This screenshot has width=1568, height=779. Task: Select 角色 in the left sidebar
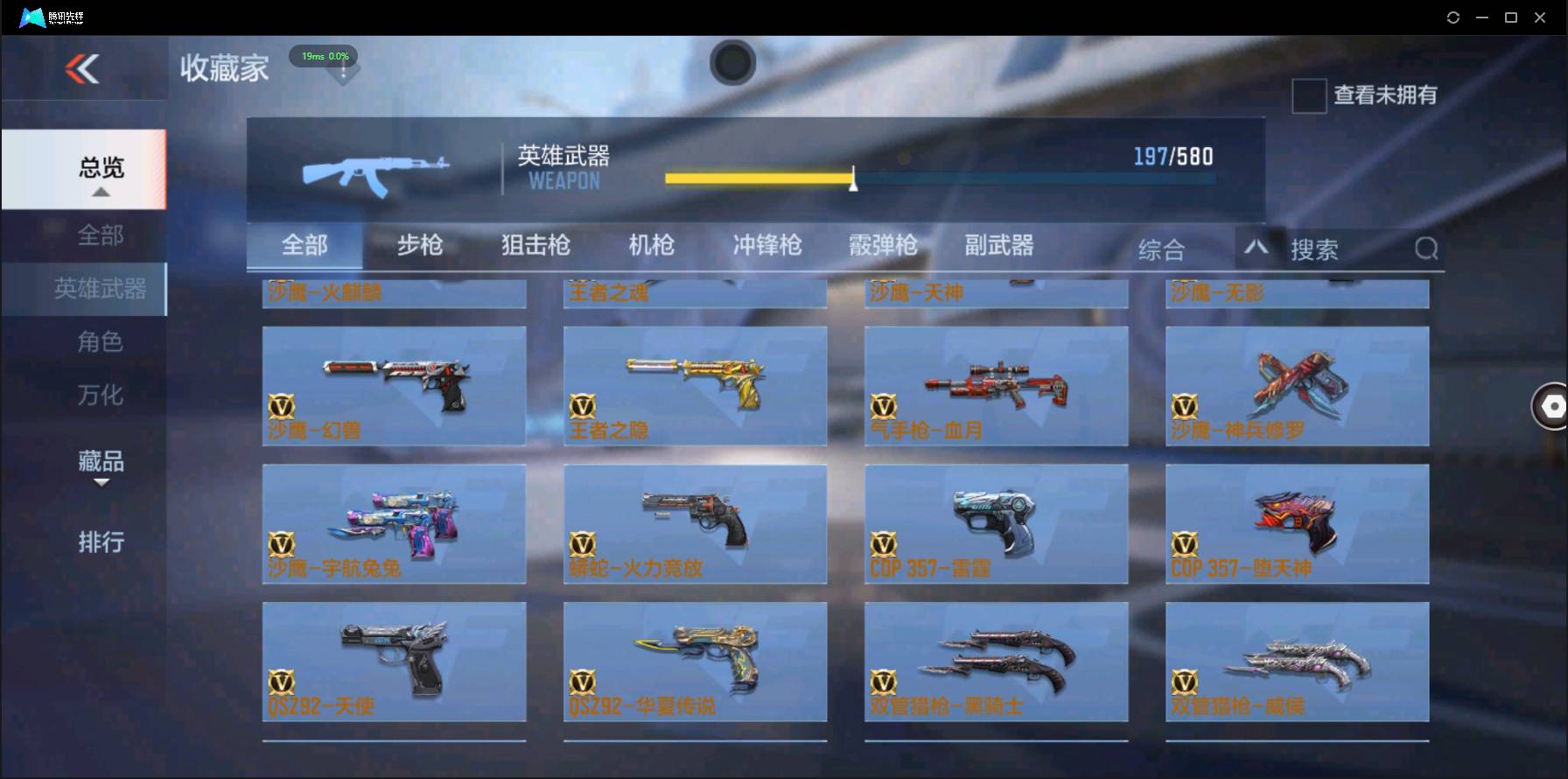pos(102,341)
